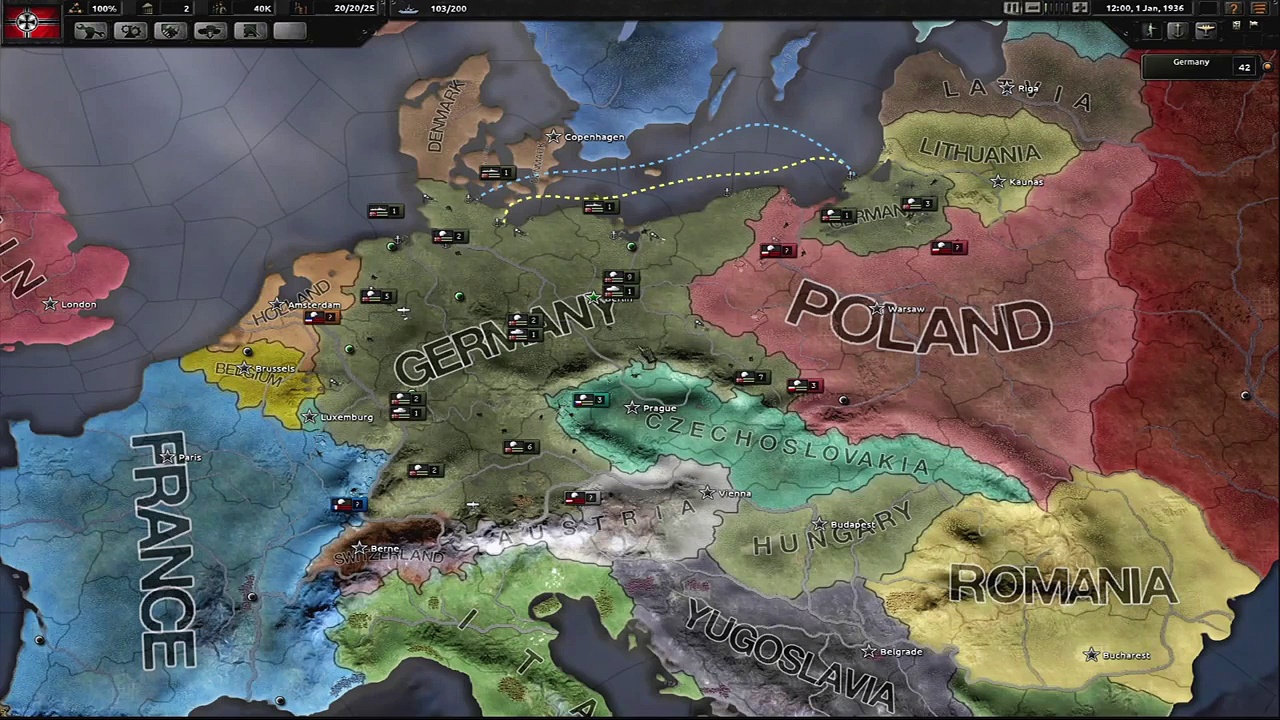Click the factory counter showing 20/20/25
The height and width of the screenshot is (720, 1280).
coord(353,8)
